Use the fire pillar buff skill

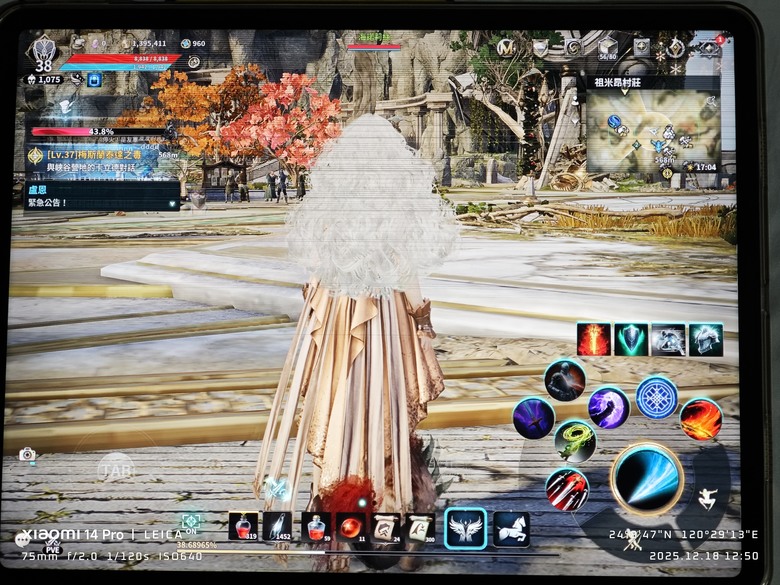point(594,339)
